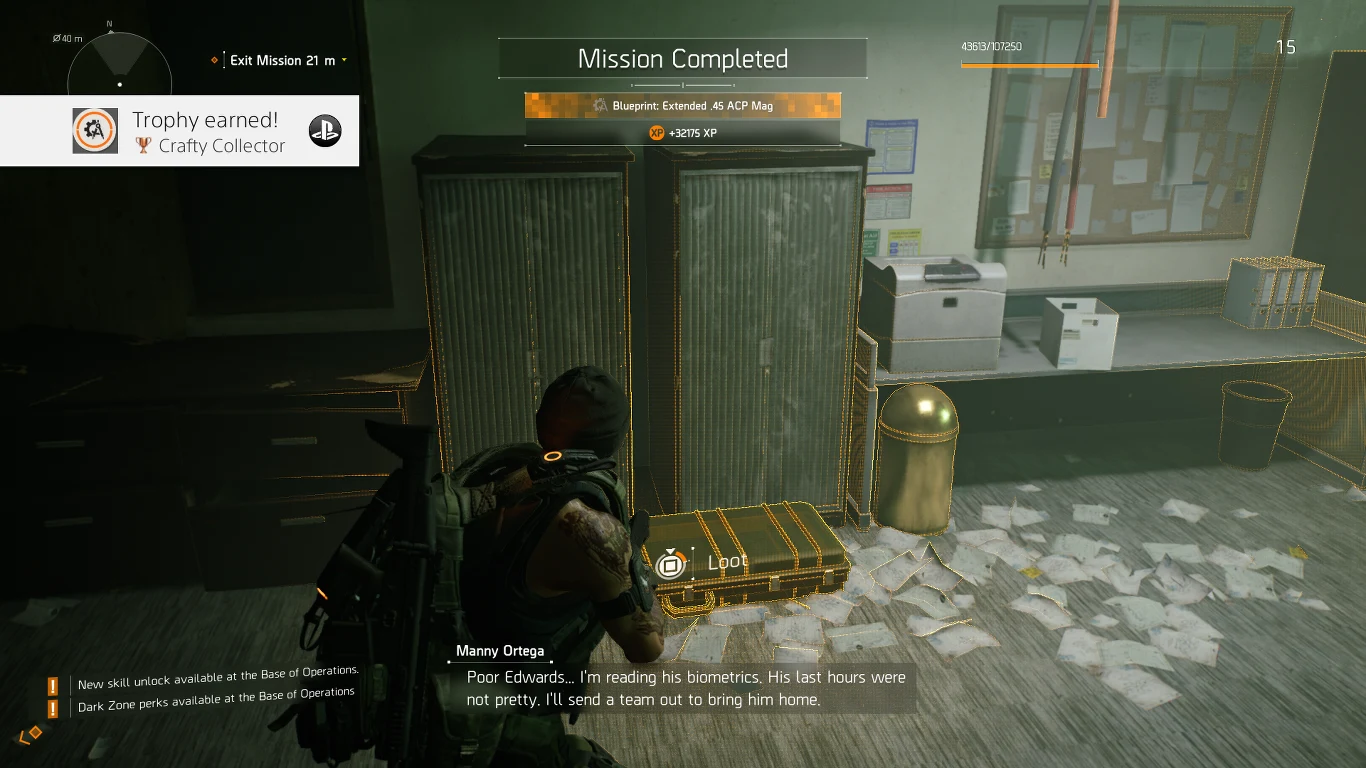The height and width of the screenshot is (768, 1366).
Task: Click the Loot prompt on the supply case
Action: tap(727, 561)
